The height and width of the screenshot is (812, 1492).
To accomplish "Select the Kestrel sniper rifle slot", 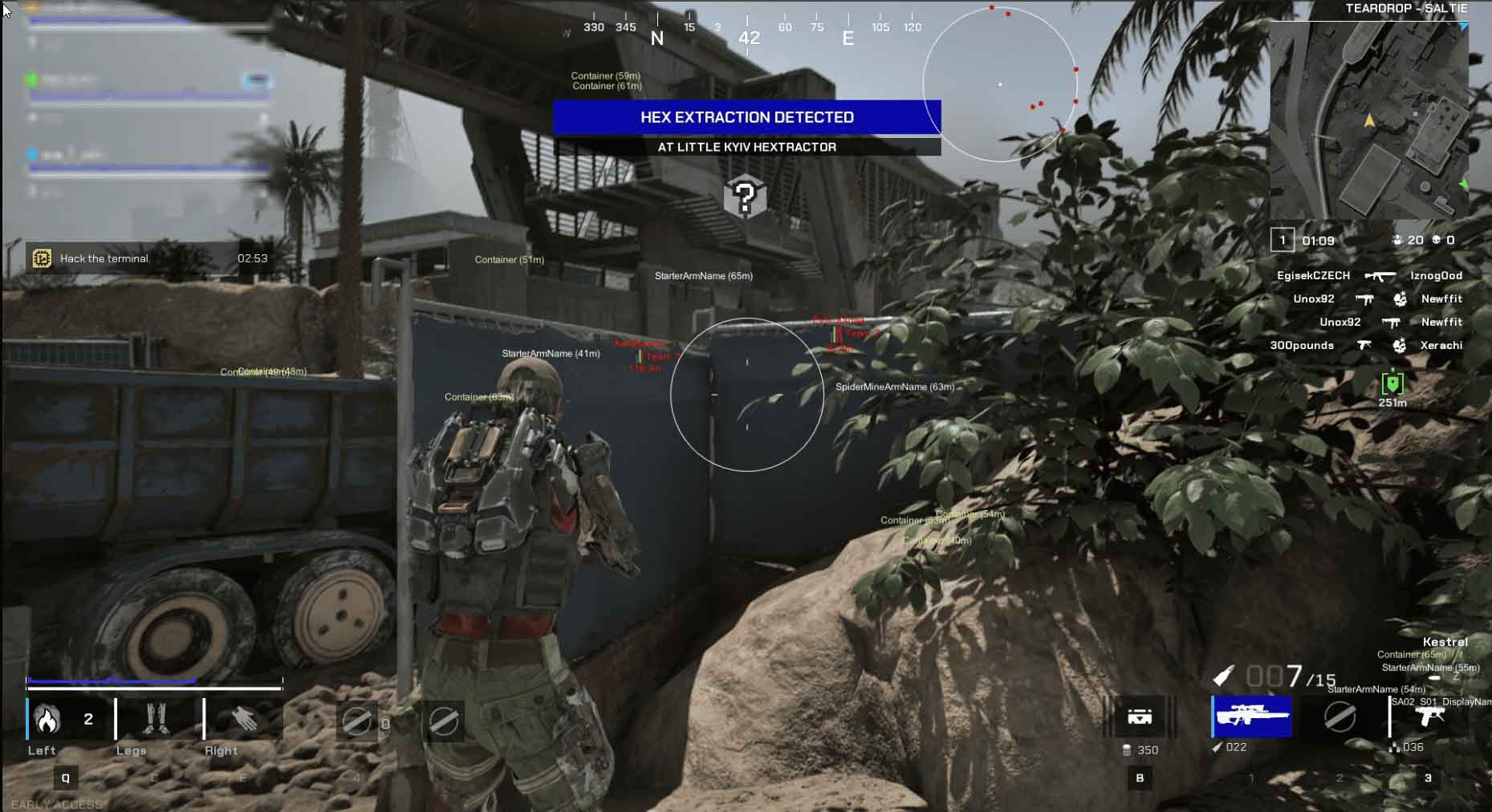I will 1251,716.
